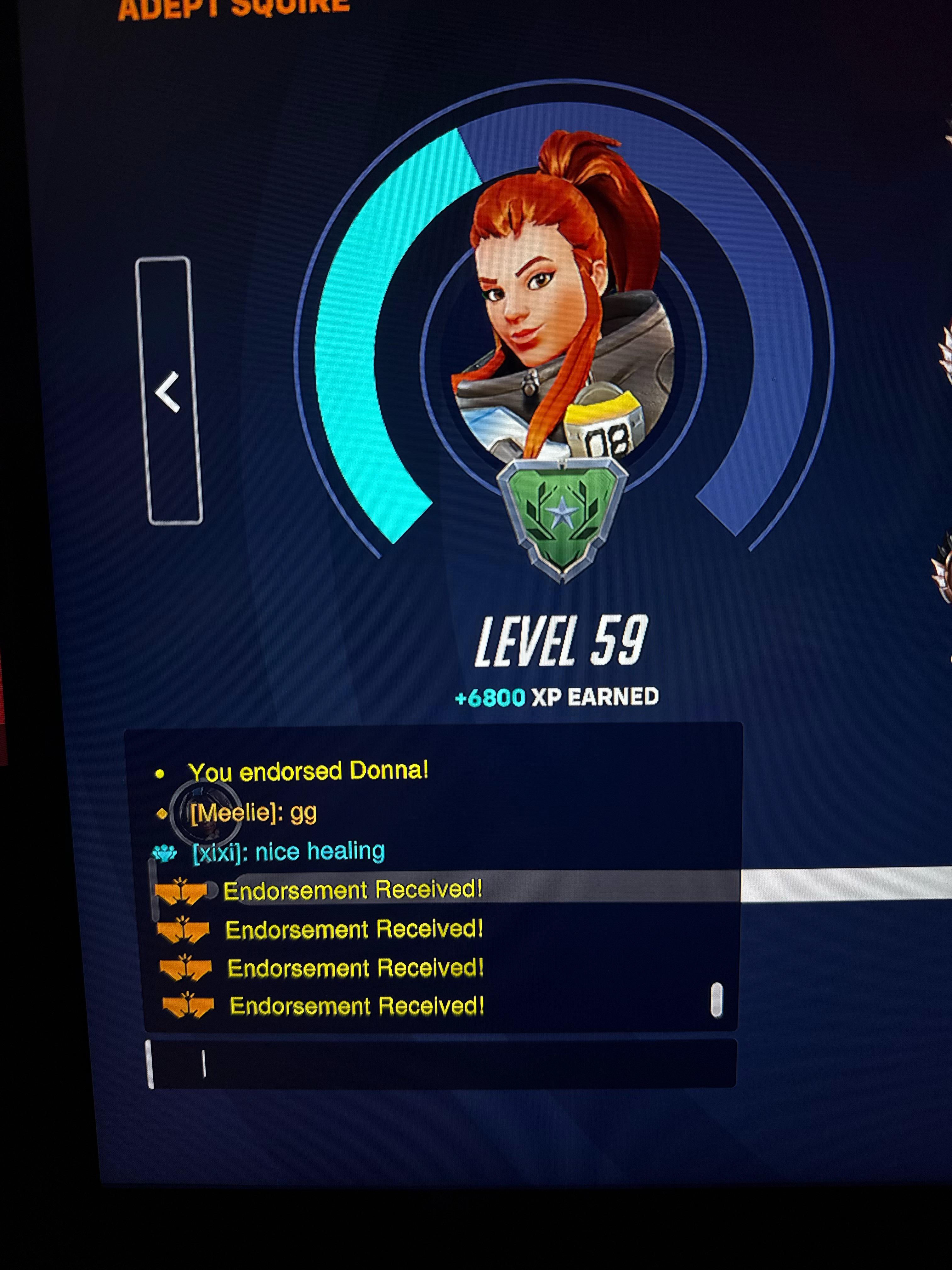
Task: Click the highlighted Endorsement Received row
Action: (x=353, y=890)
